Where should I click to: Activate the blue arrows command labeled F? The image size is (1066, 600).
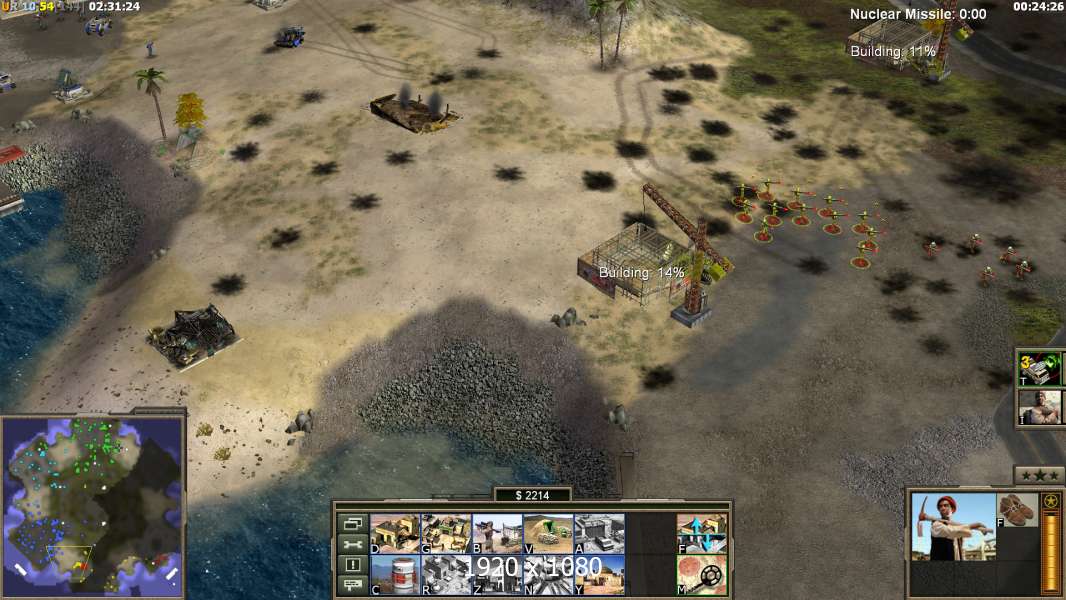coord(702,533)
